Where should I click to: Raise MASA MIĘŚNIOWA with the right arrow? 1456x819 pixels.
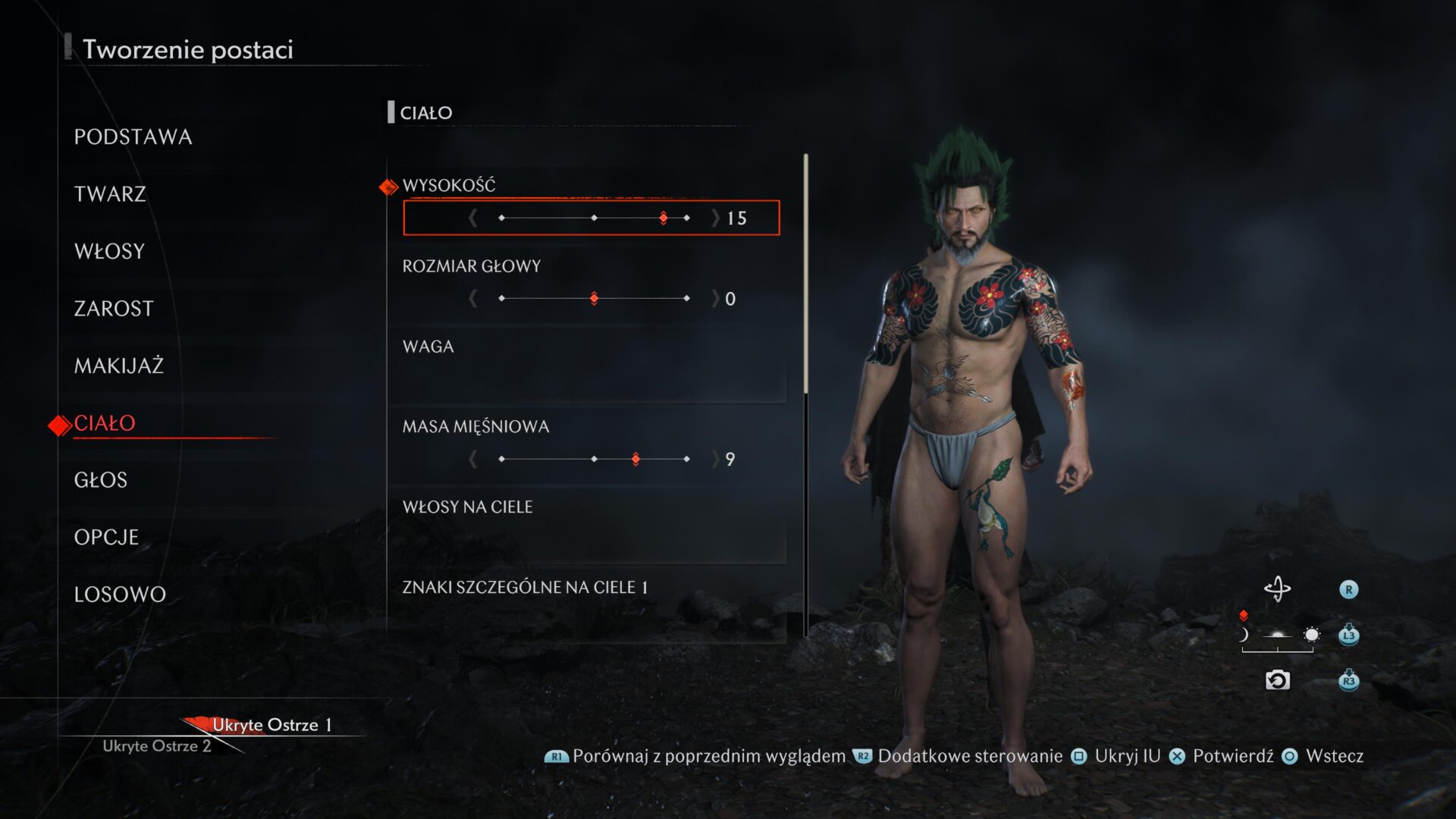point(715,460)
